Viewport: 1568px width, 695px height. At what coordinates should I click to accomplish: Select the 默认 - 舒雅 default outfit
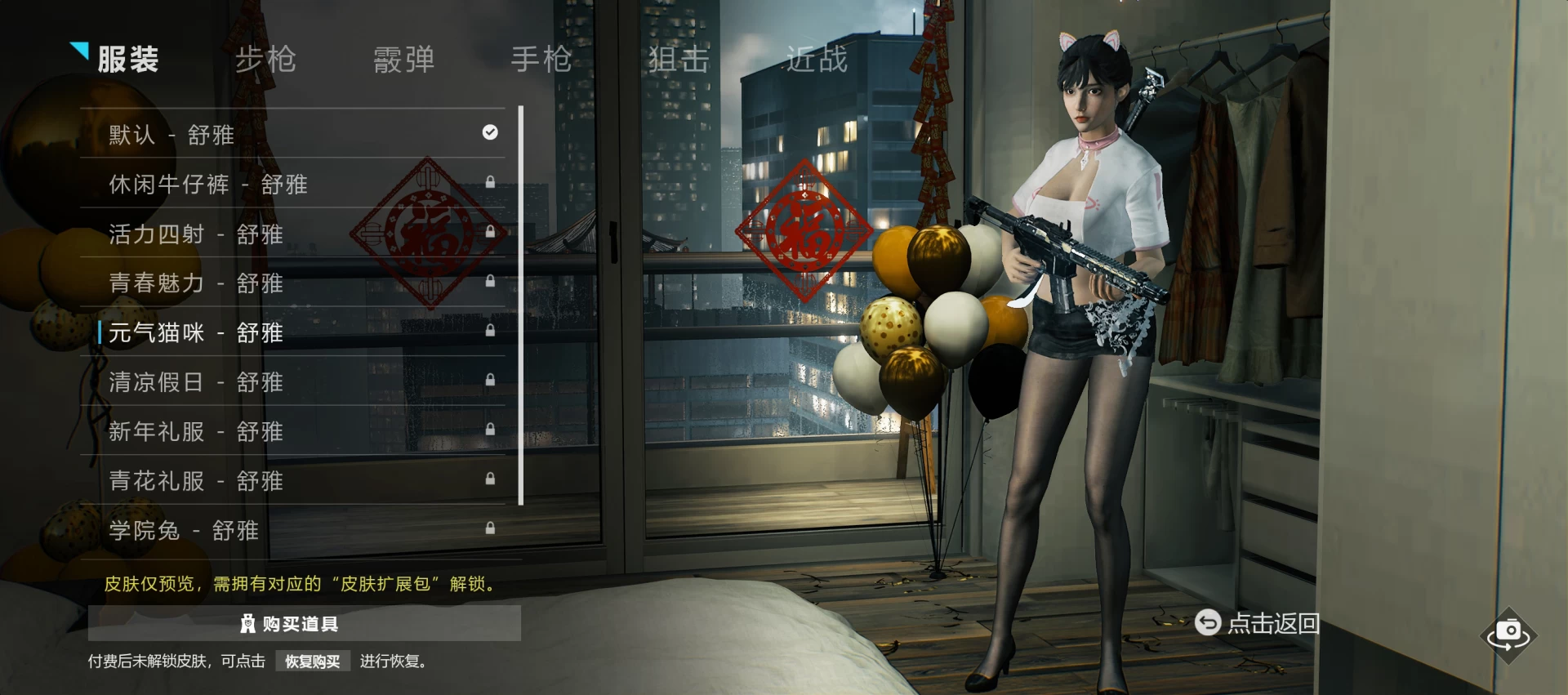[294, 134]
